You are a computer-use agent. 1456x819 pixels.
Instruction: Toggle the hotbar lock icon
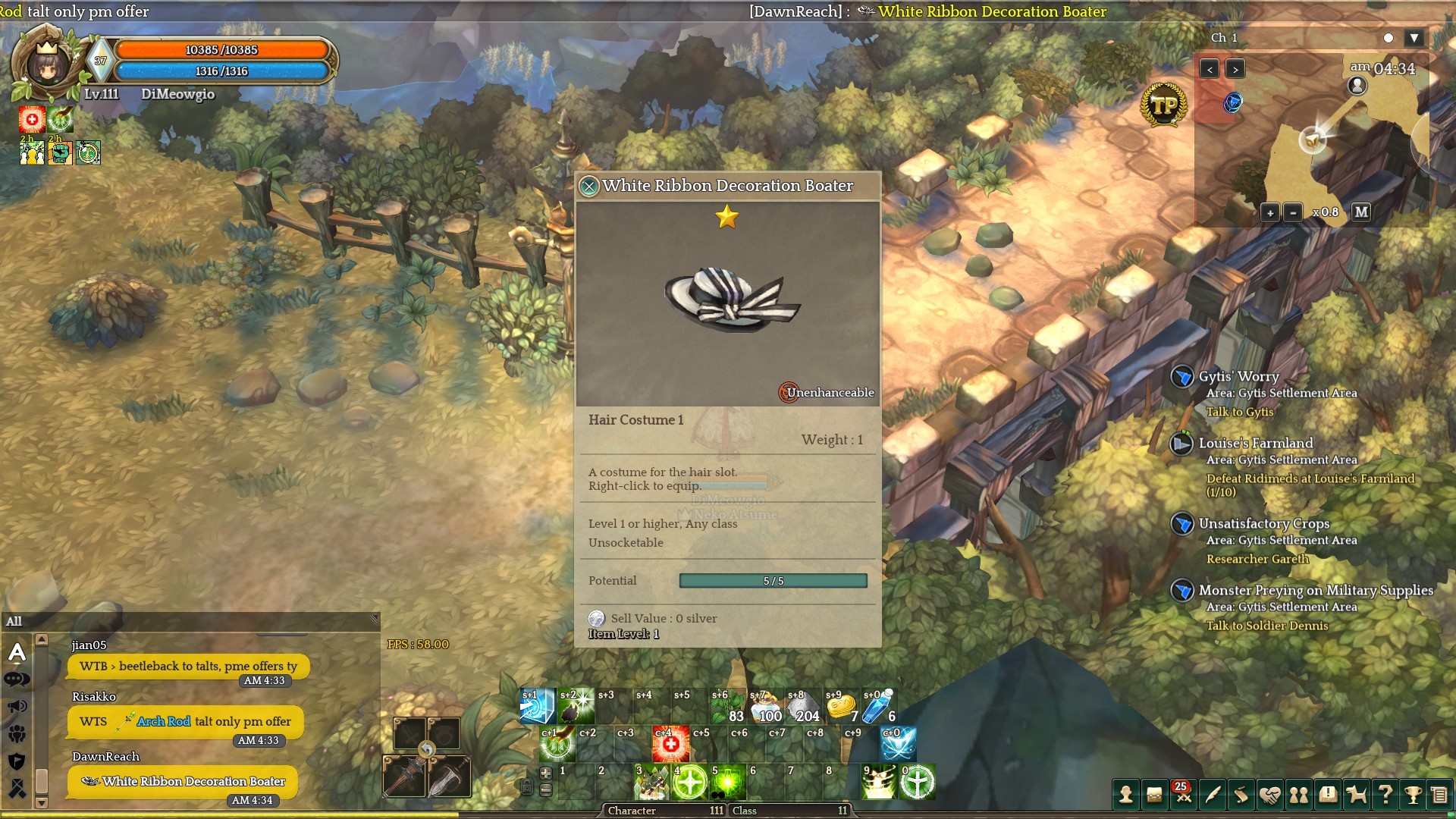click(x=526, y=787)
